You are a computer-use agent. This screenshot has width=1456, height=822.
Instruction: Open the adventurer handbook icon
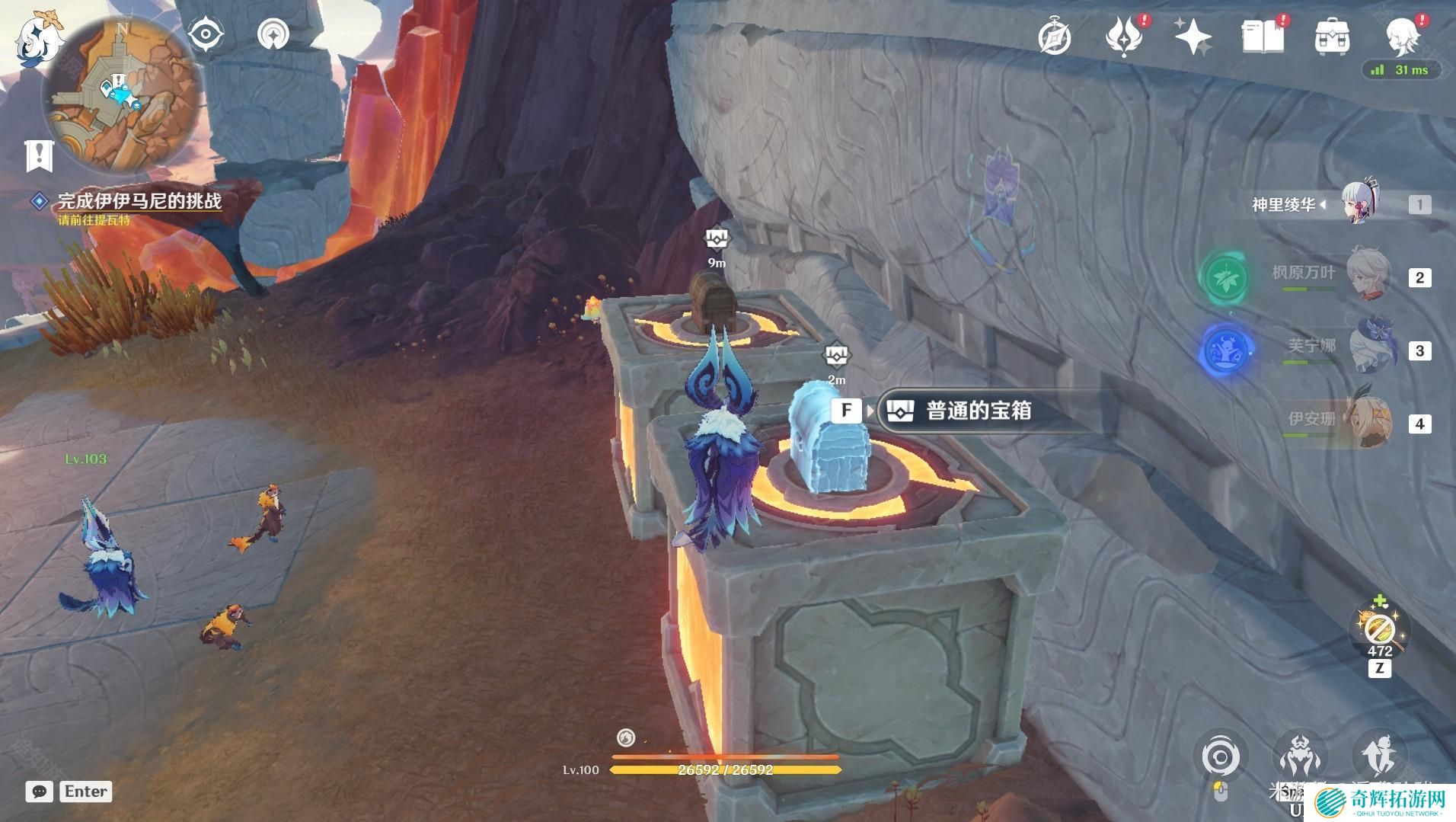(x=1262, y=37)
